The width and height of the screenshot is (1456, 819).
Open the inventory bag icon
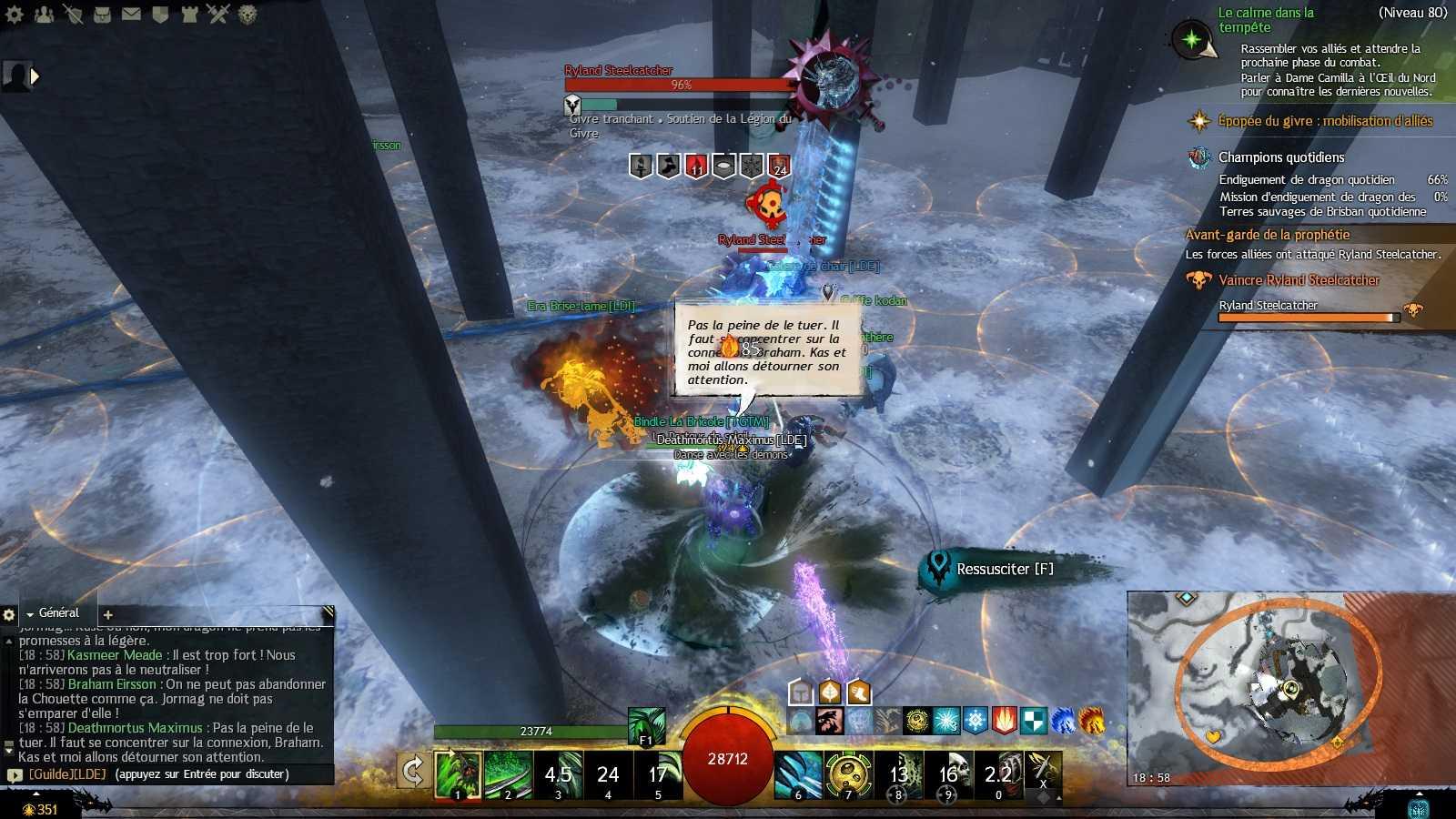103,14
